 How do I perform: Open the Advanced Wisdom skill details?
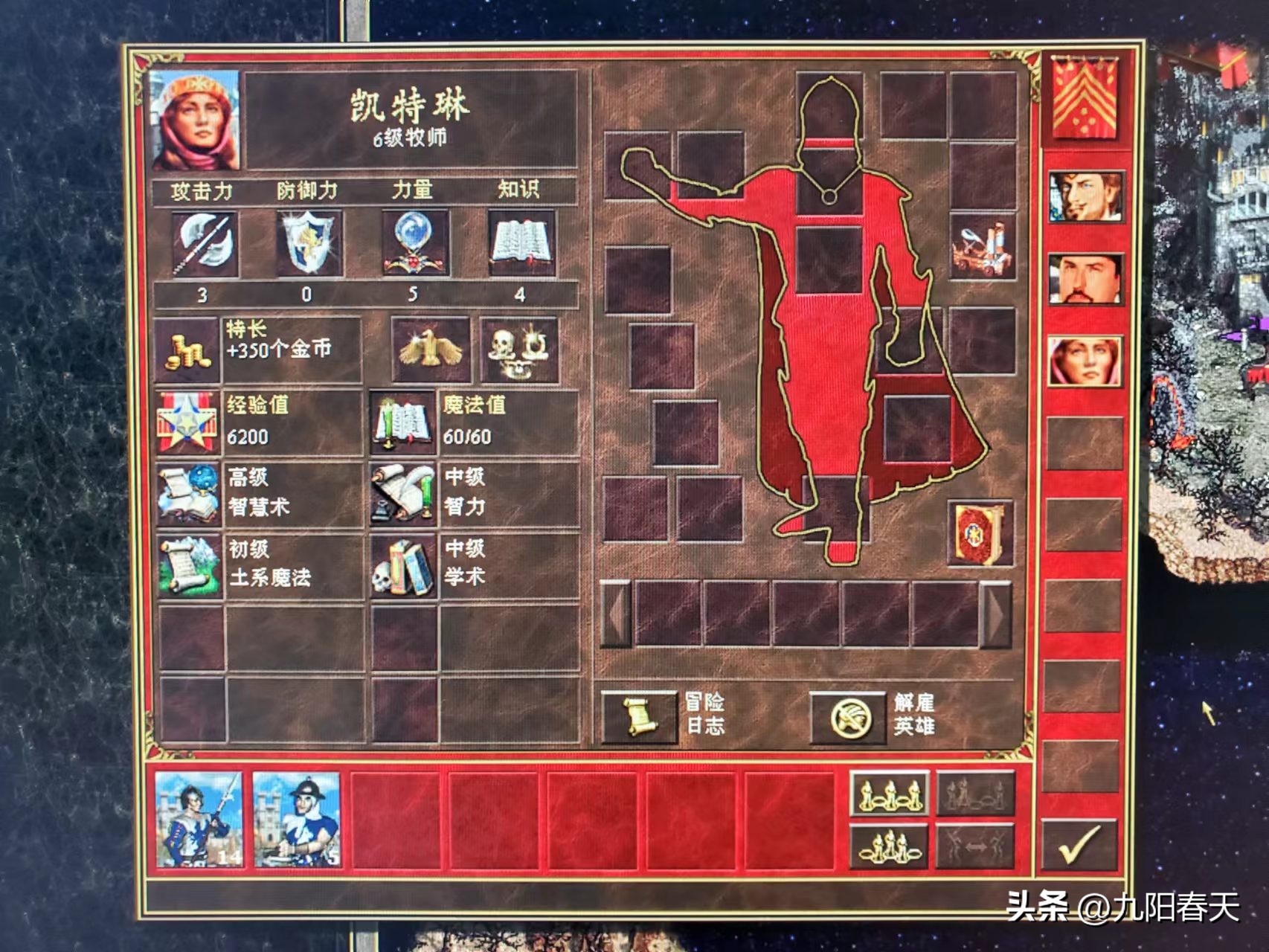coord(187,493)
